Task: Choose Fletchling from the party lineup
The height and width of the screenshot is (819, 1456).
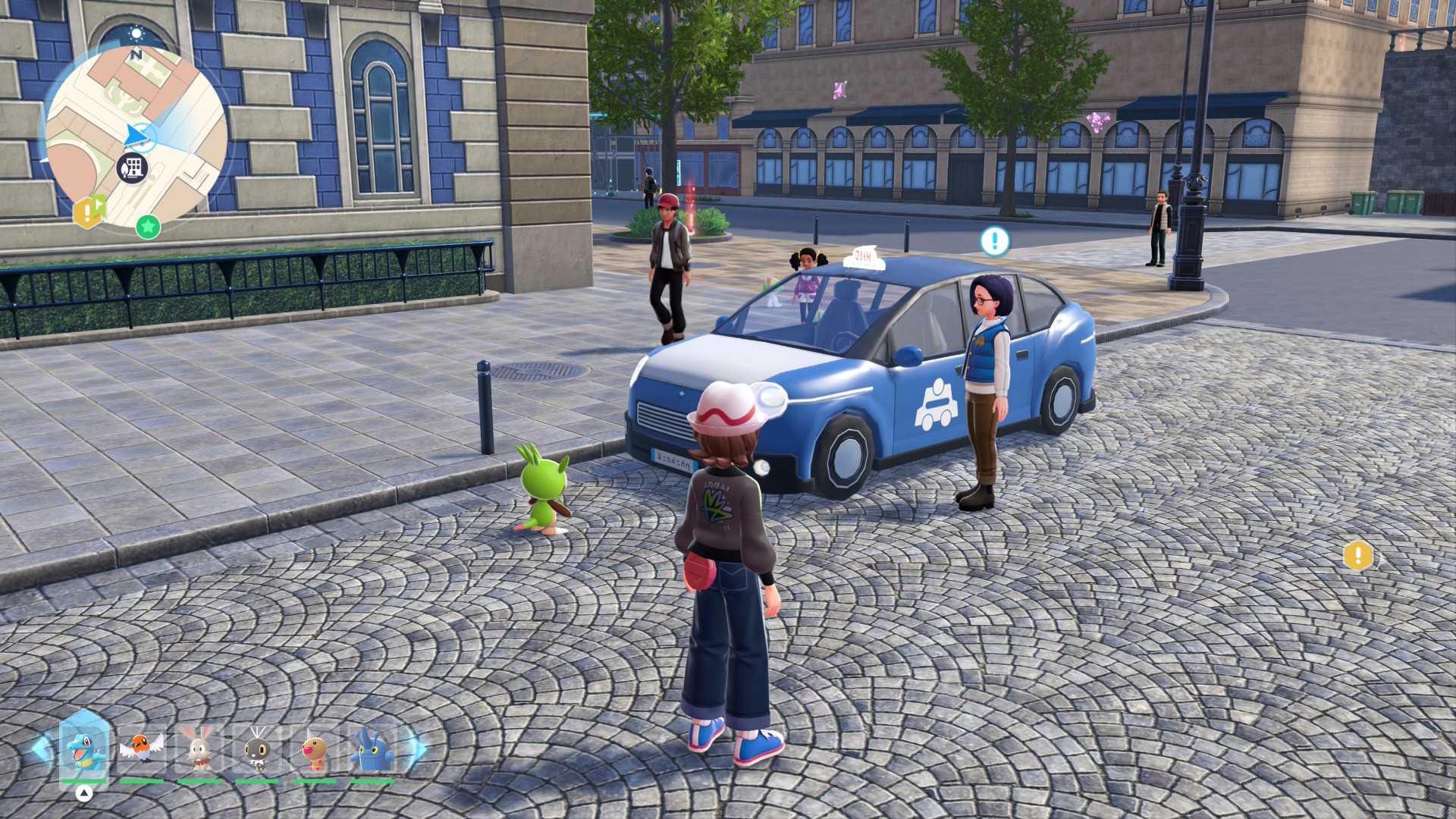Action: pos(142,748)
